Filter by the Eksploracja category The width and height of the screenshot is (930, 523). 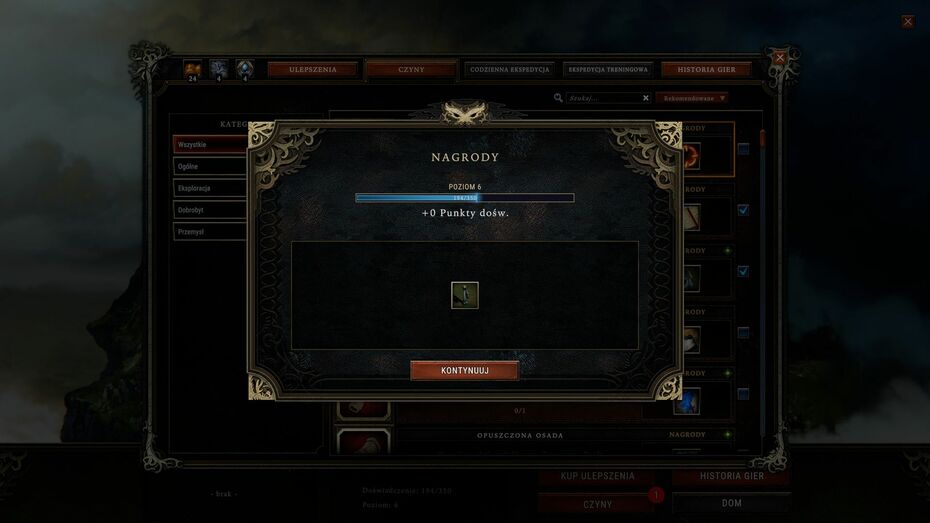pos(210,188)
